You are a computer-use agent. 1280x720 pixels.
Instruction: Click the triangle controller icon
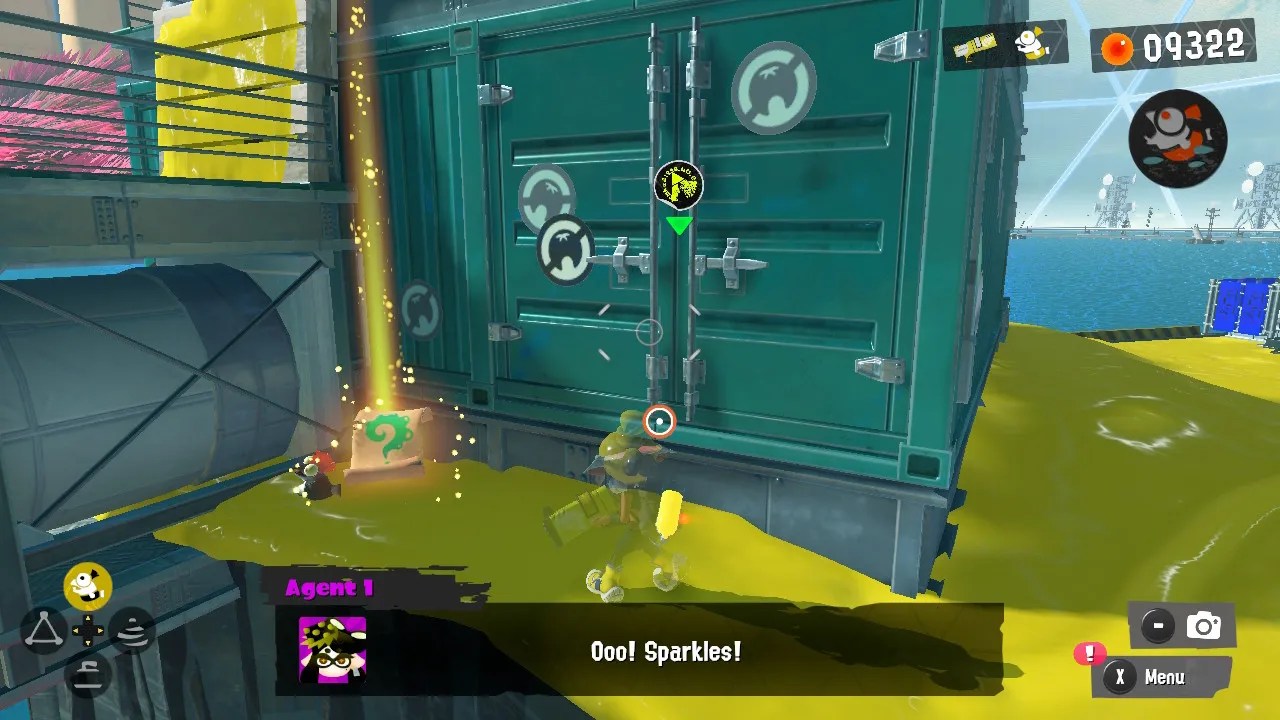[x=44, y=629]
